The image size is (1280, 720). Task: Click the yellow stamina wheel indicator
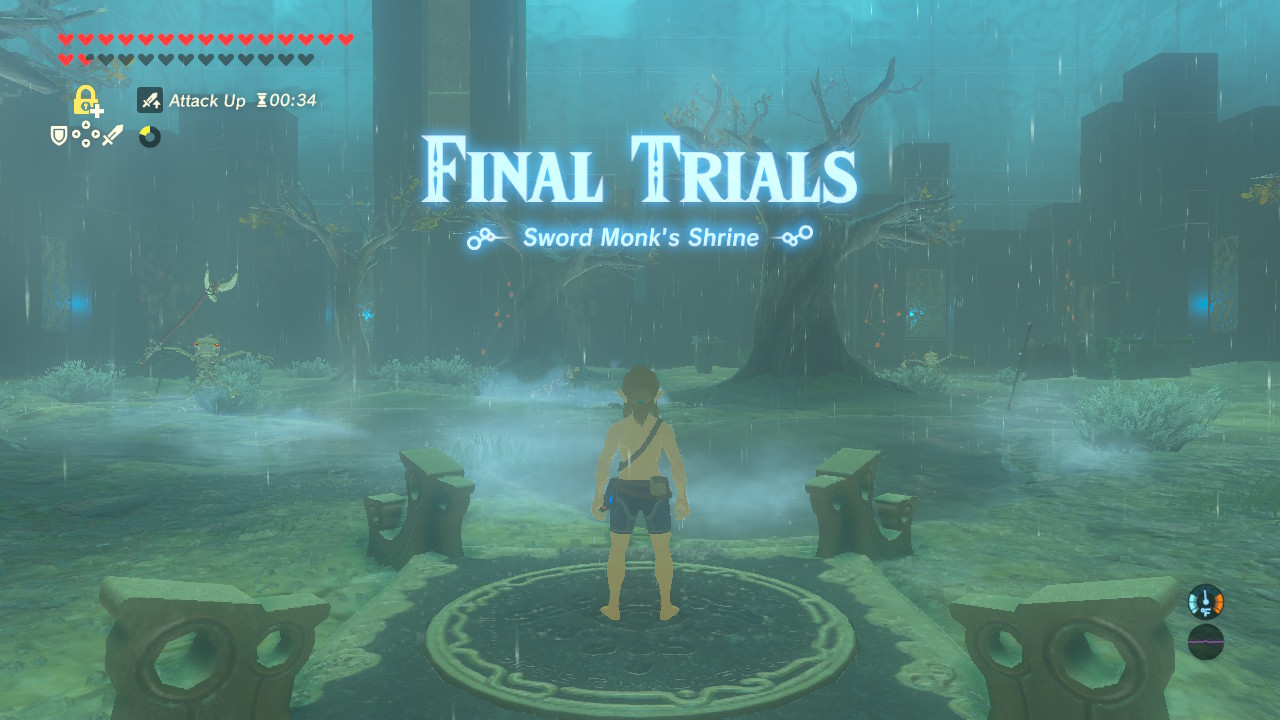pyautogui.click(x=148, y=135)
